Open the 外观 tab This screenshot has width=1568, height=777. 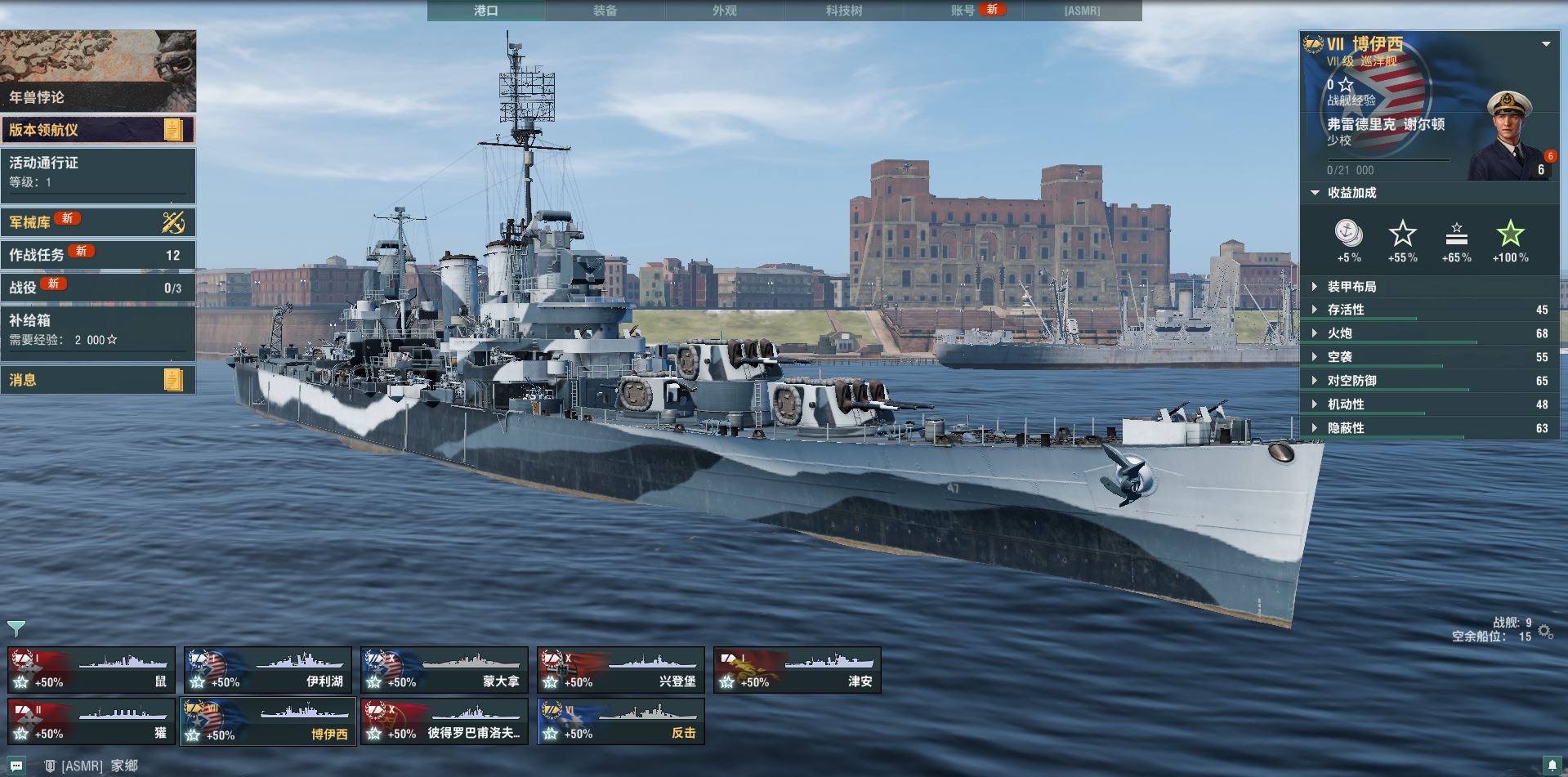(x=724, y=11)
